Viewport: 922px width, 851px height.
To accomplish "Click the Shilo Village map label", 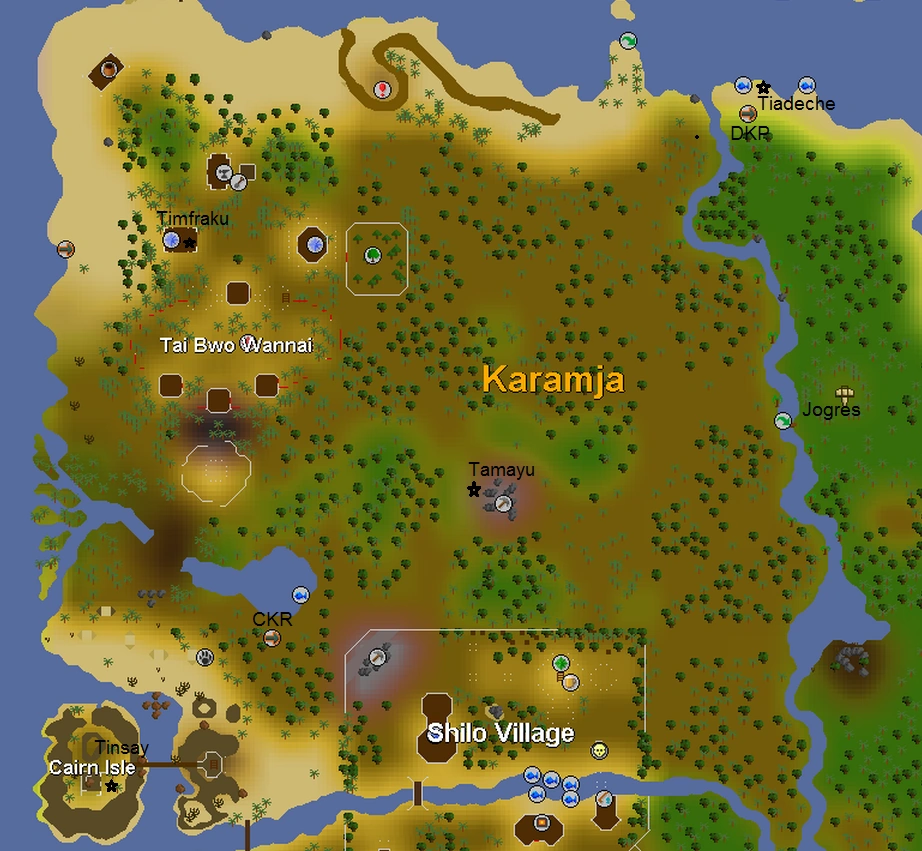I will (x=500, y=734).
